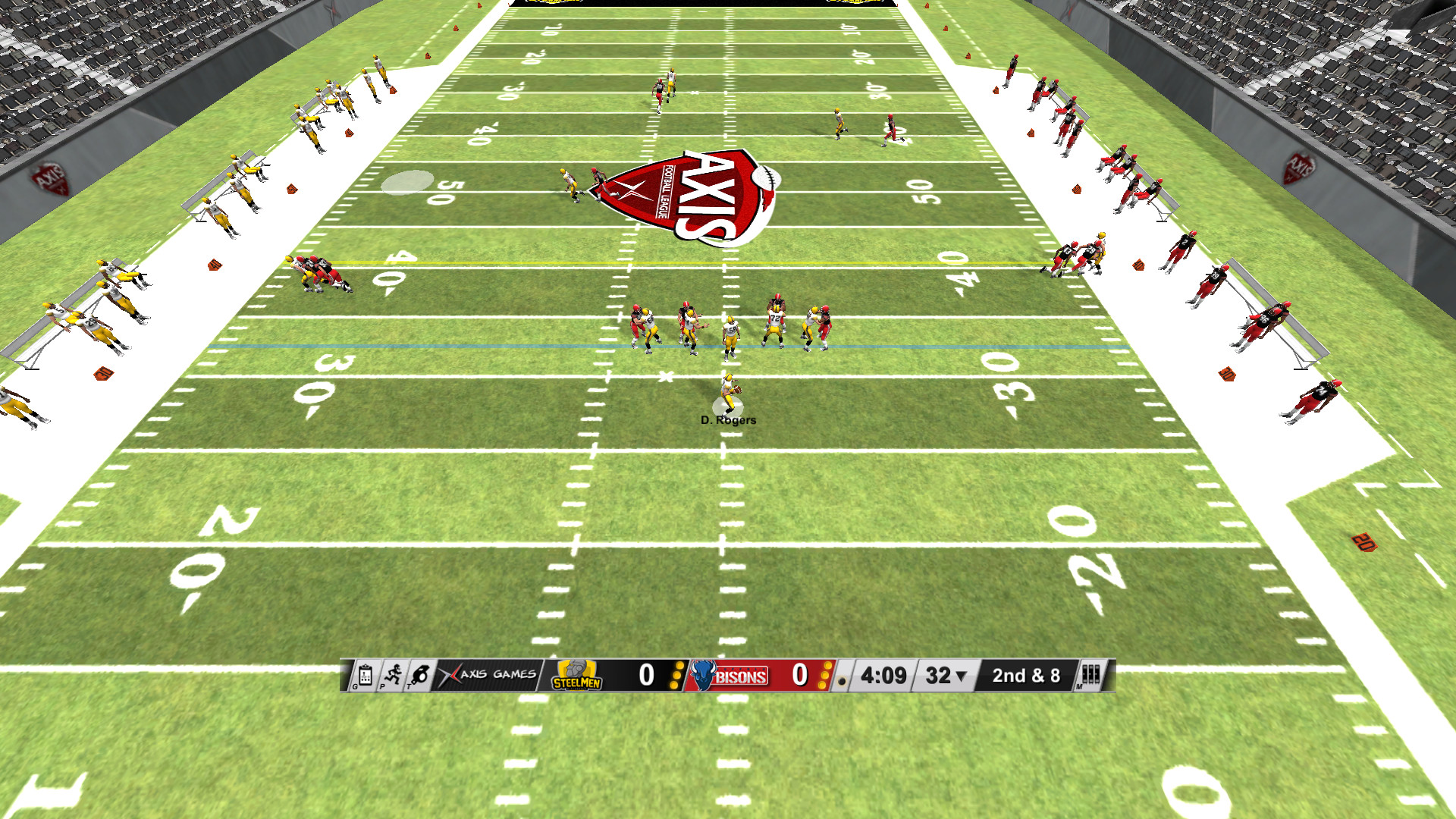Select the running player icon on scoreboard
This screenshot has height=819, width=1456.
394,676
